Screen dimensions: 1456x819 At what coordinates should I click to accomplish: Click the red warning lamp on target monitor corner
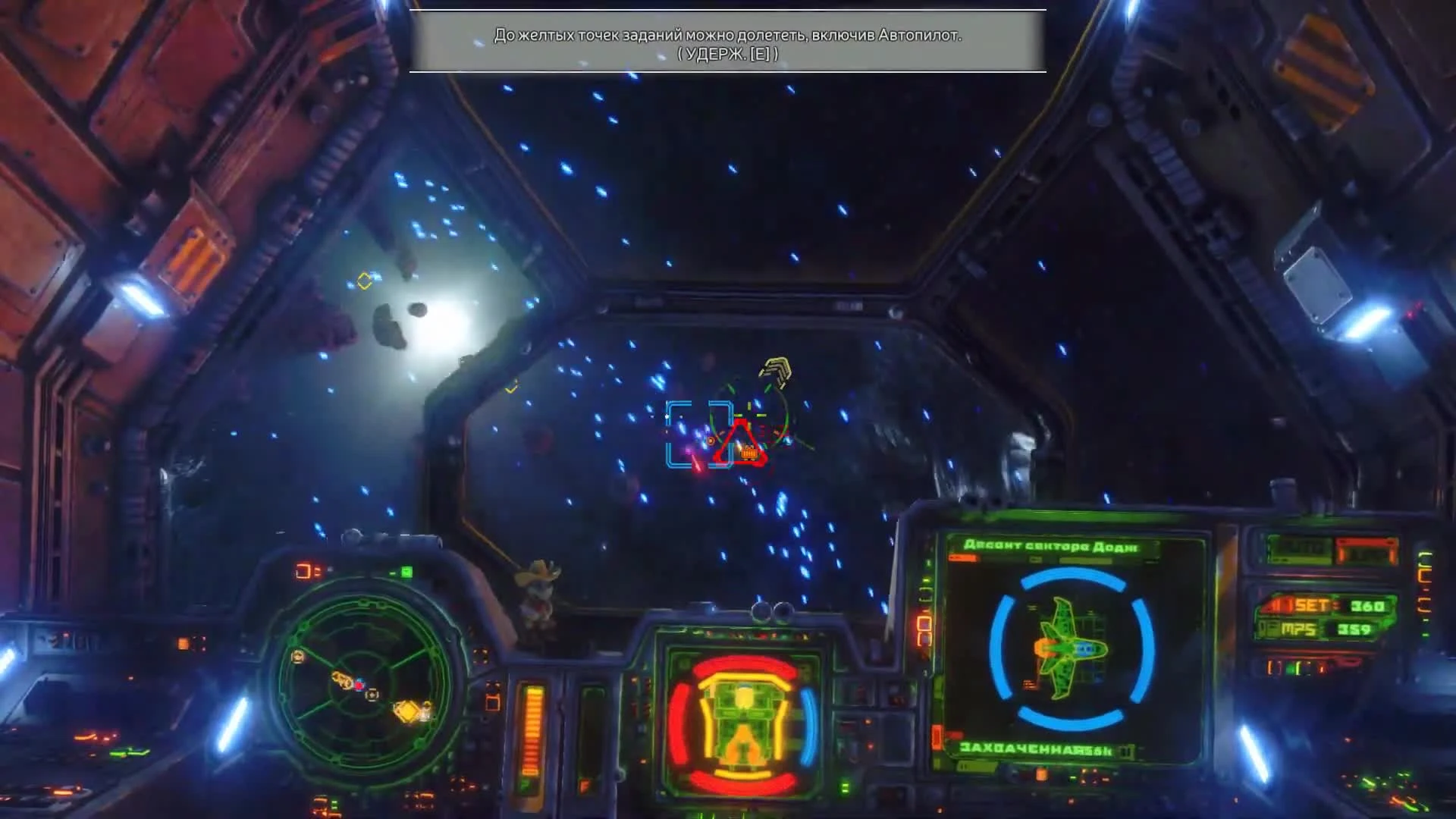962,559
